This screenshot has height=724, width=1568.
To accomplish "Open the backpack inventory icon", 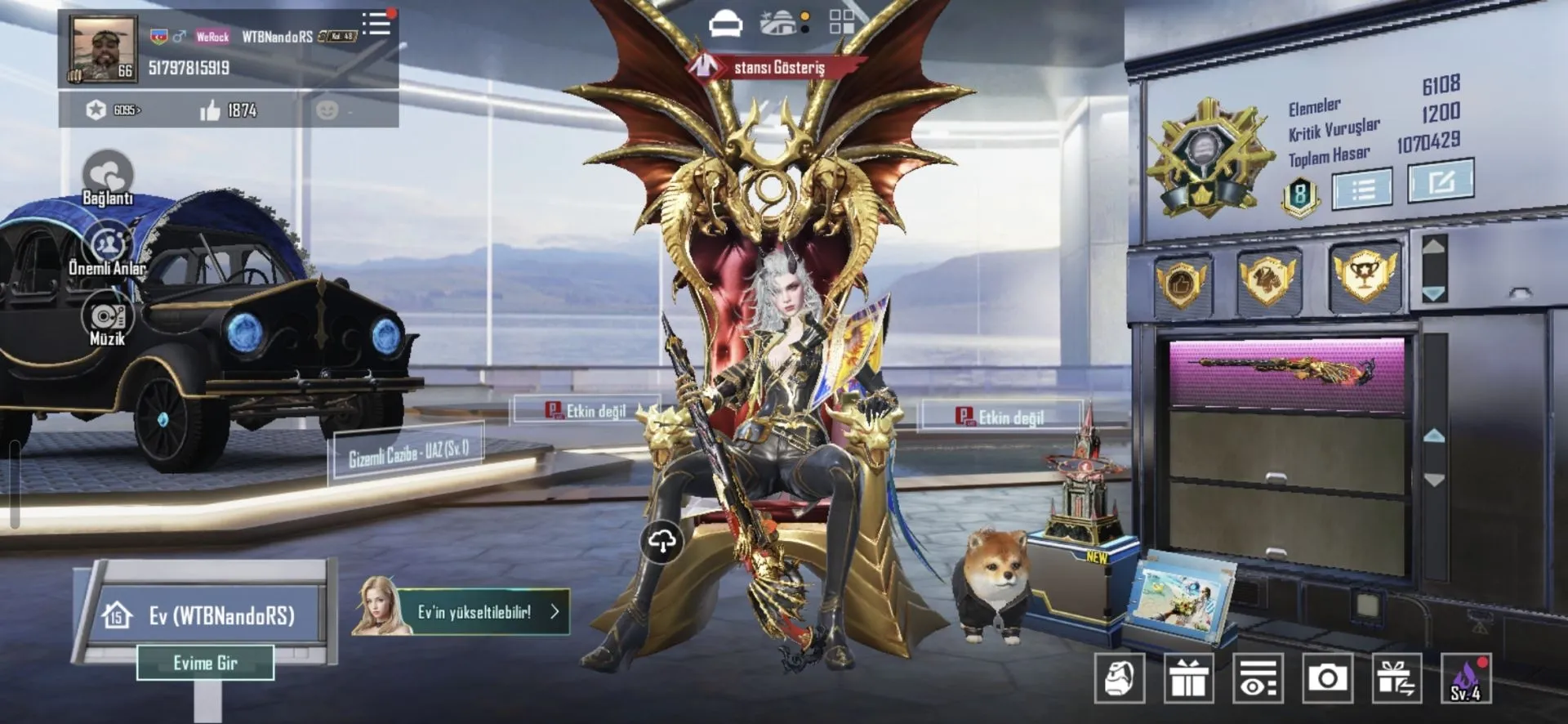I will click(x=1119, y=678).
